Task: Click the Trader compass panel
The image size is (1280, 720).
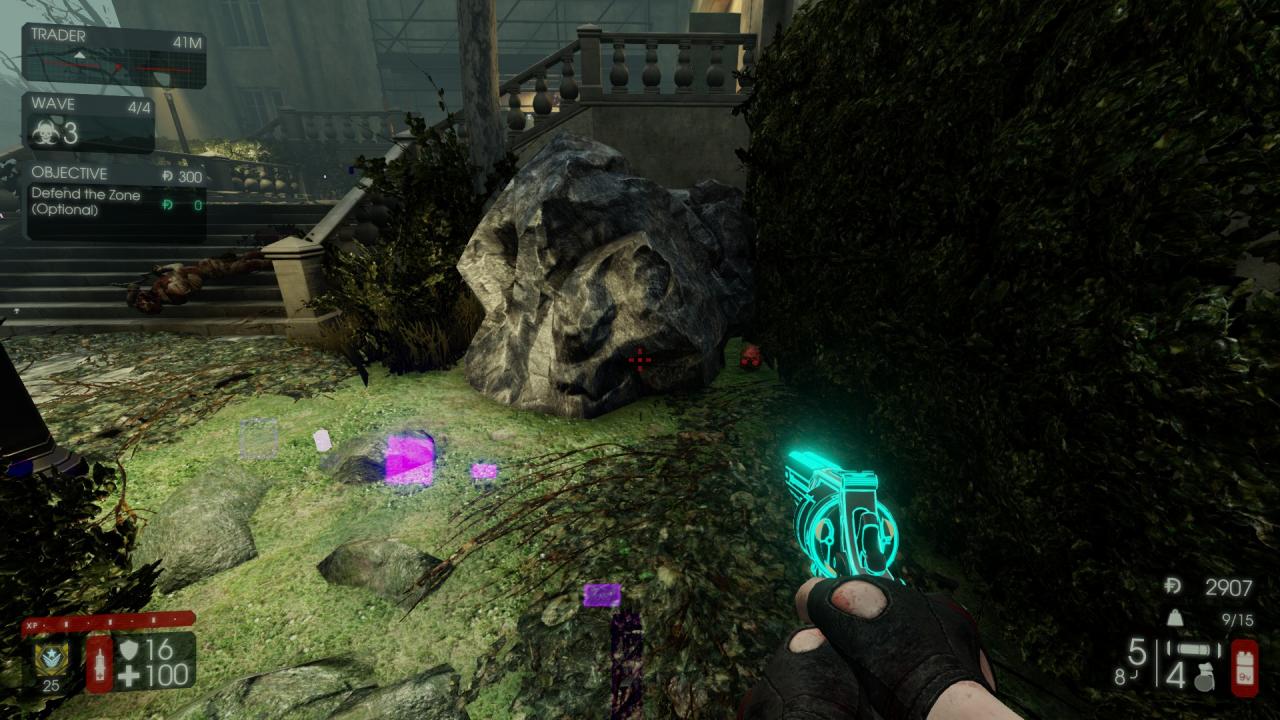Action: tap(114, 56)
